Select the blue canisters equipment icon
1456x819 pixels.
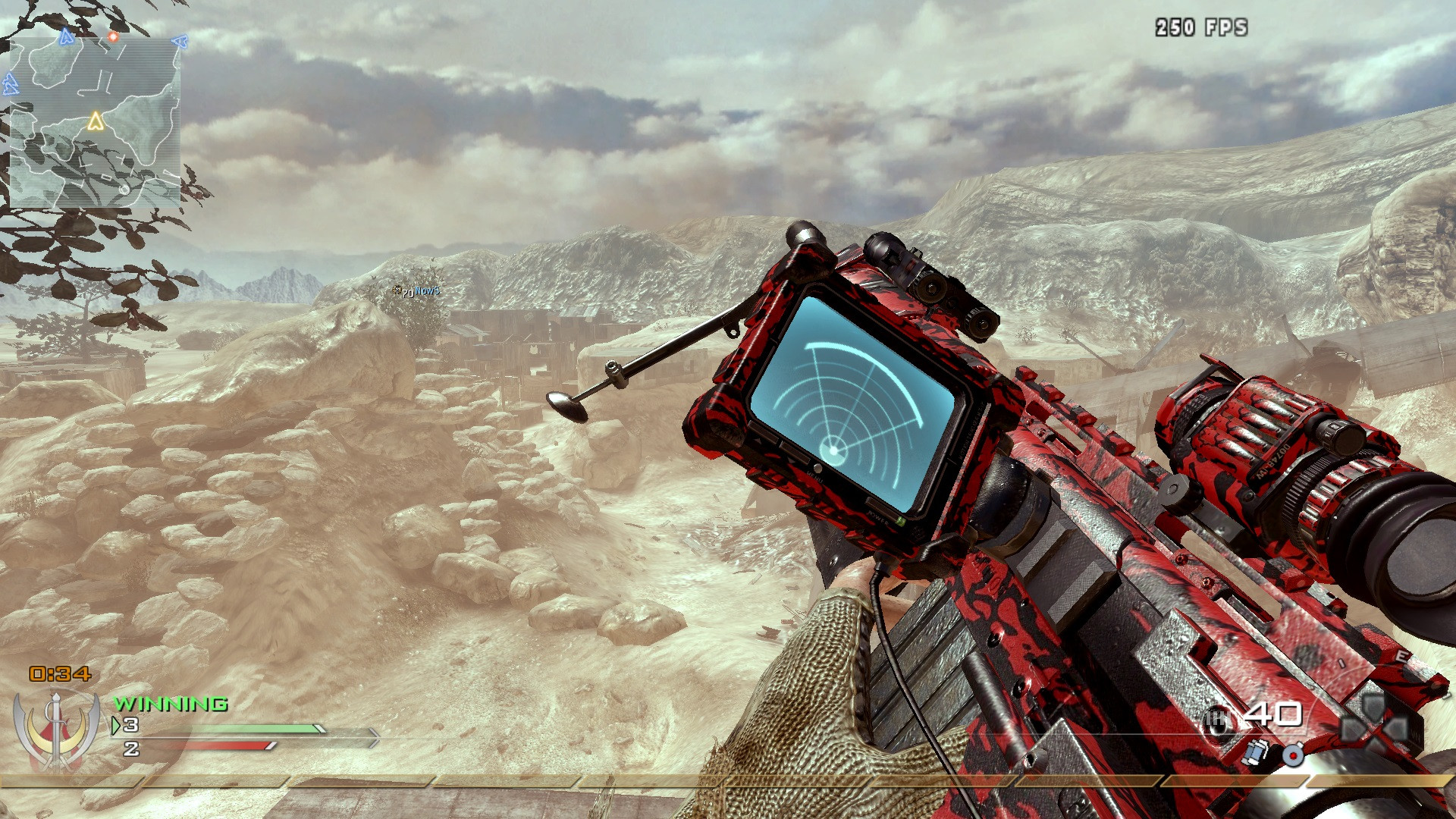(x=1255, y=752)
